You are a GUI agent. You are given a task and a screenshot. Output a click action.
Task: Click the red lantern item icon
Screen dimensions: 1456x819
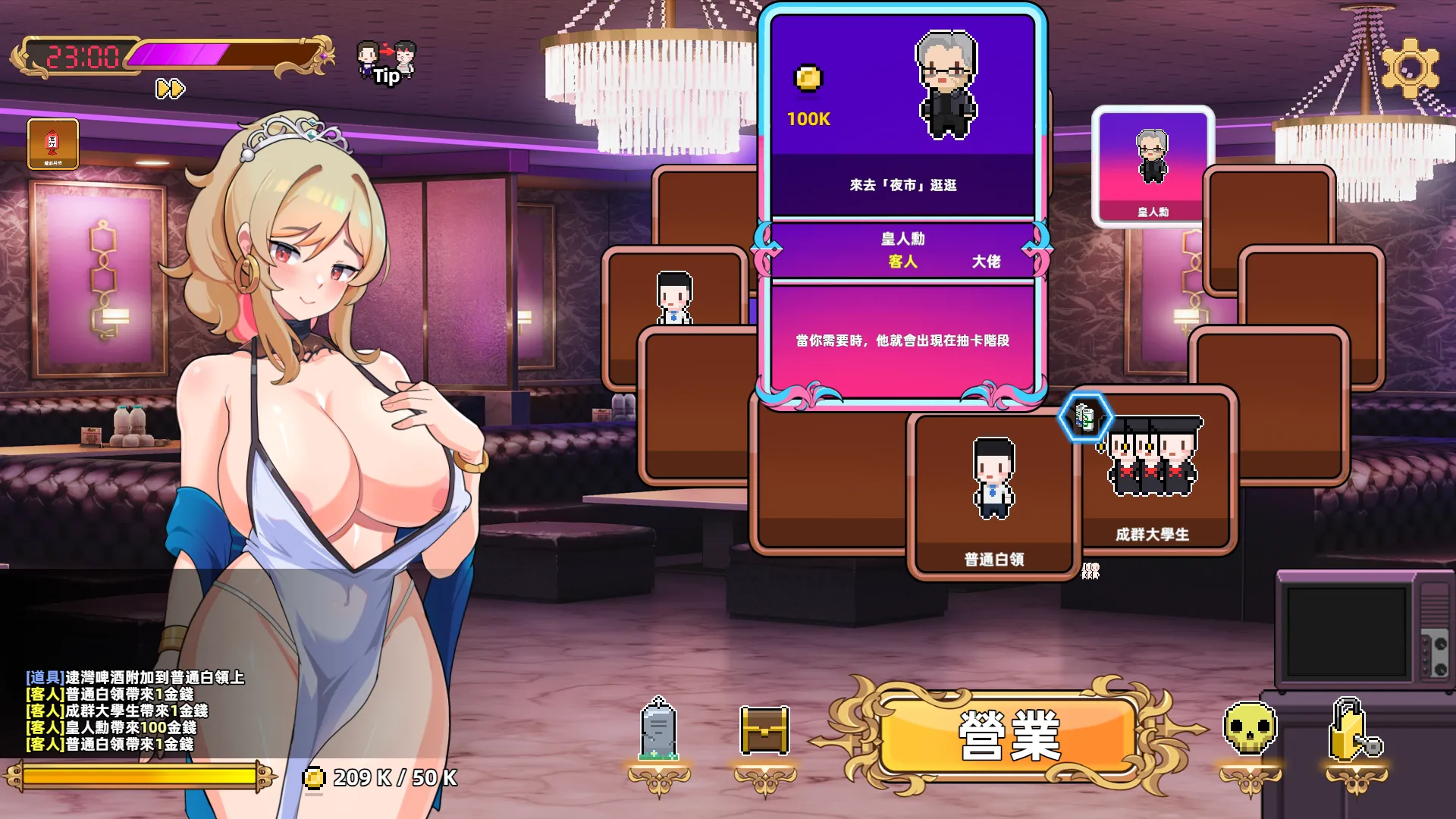click(53, 143)
